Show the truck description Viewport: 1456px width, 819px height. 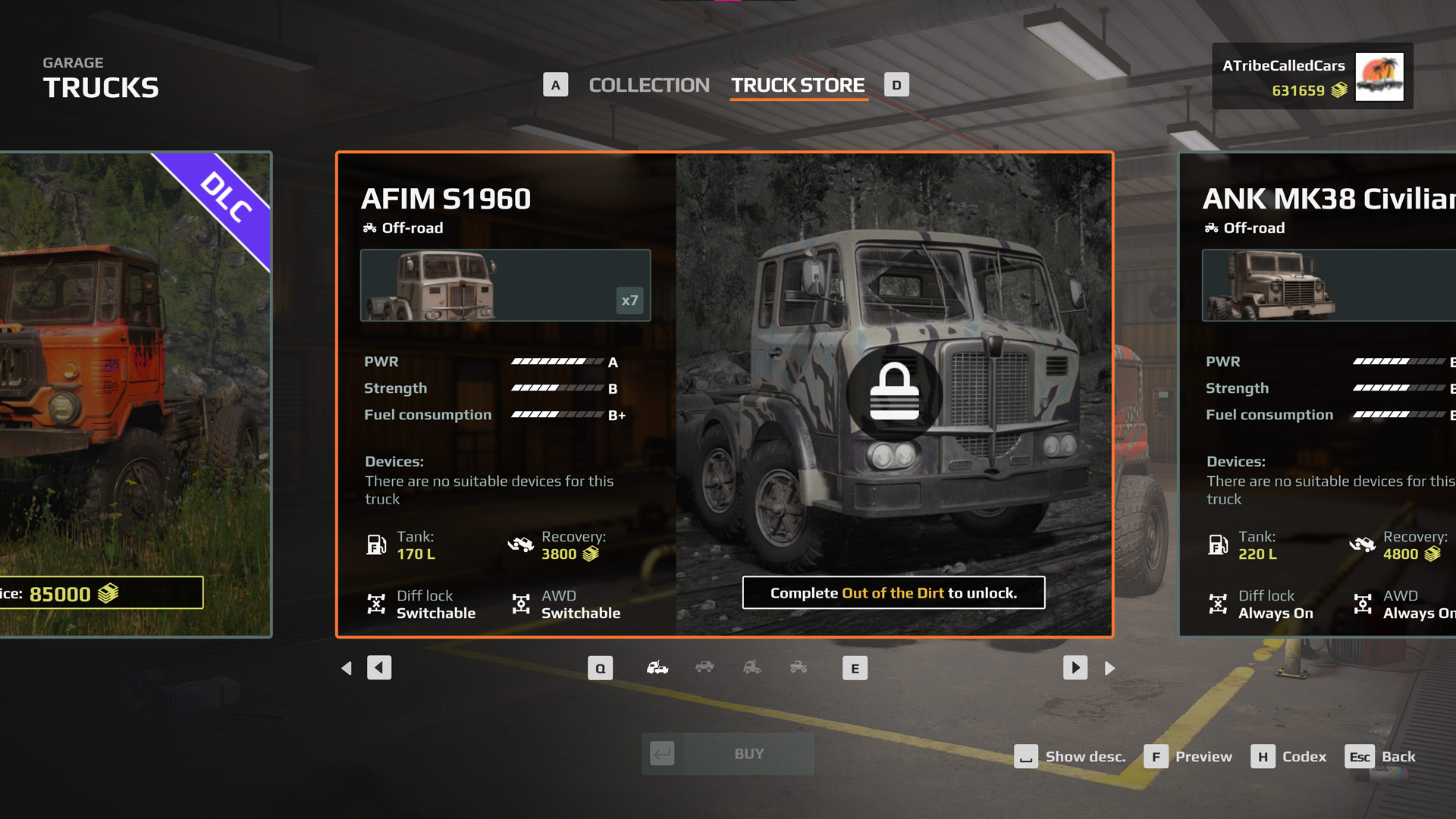tap(1070, 757)
